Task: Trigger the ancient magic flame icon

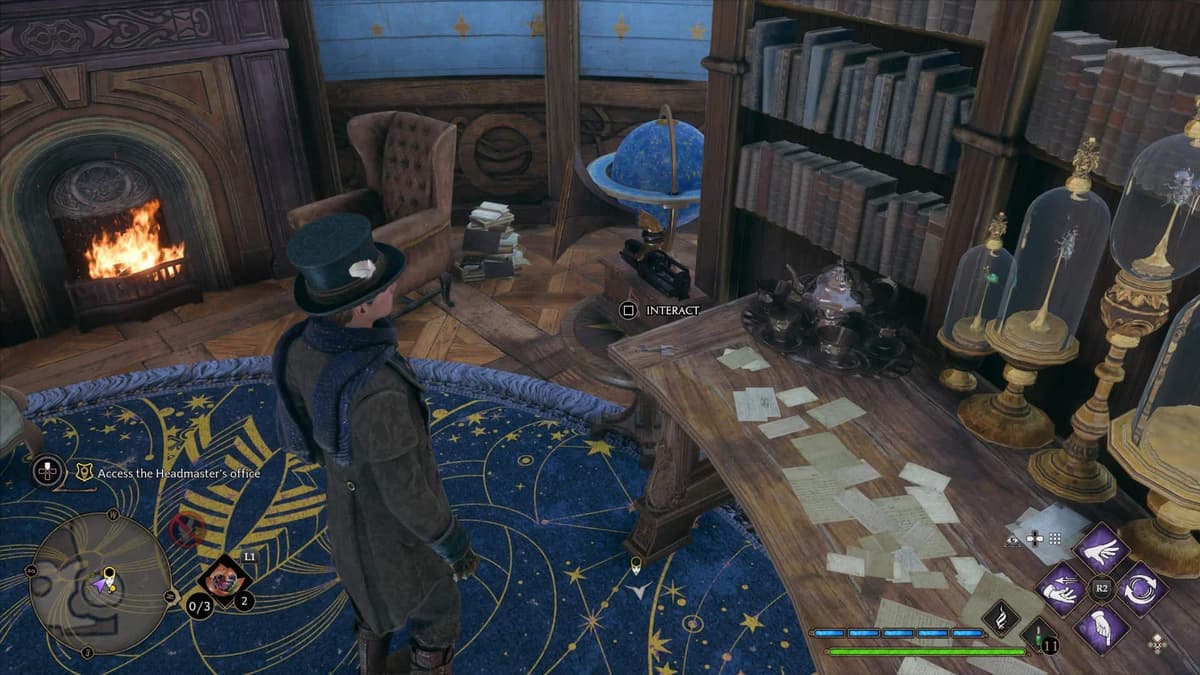Action: [1000, 618]
